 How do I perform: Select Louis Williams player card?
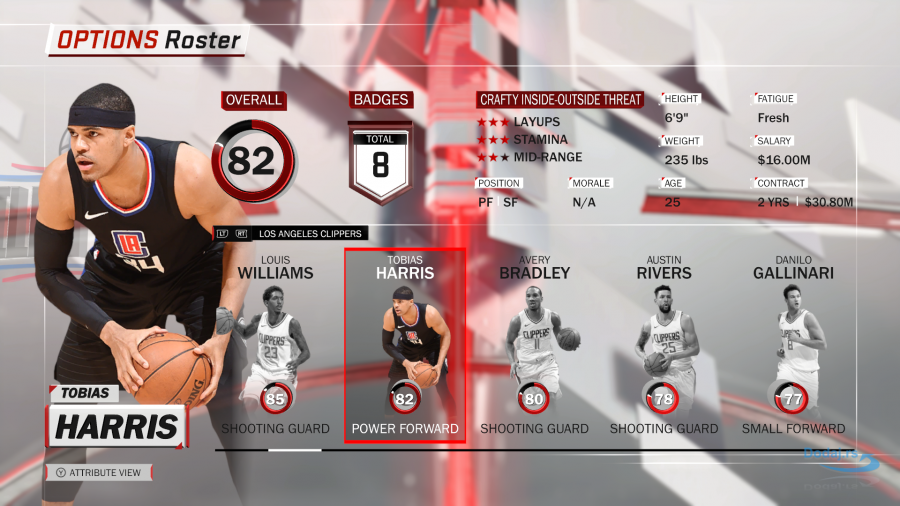(275, 346)
